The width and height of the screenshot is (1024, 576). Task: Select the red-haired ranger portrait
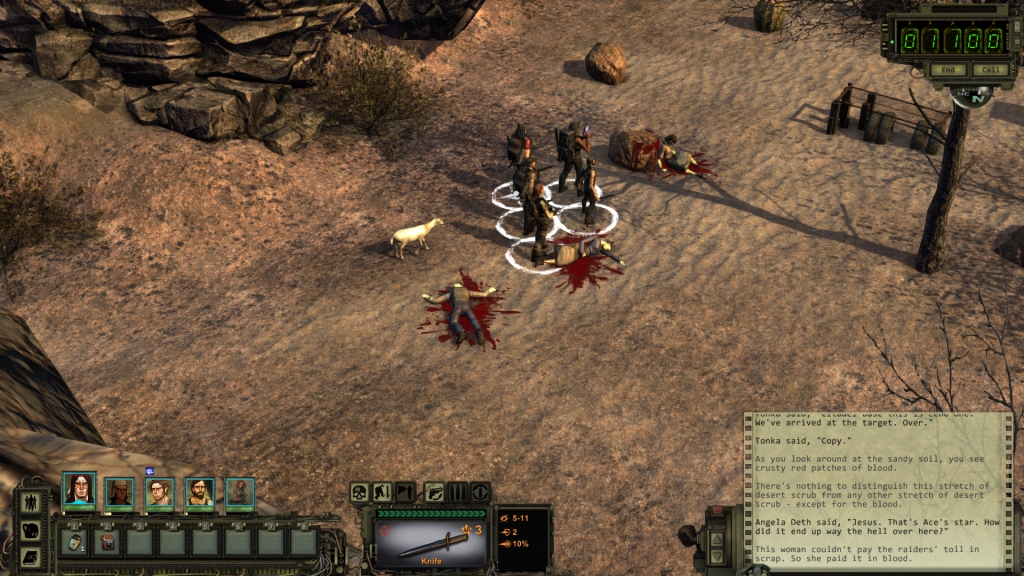(x=239, y=492)
